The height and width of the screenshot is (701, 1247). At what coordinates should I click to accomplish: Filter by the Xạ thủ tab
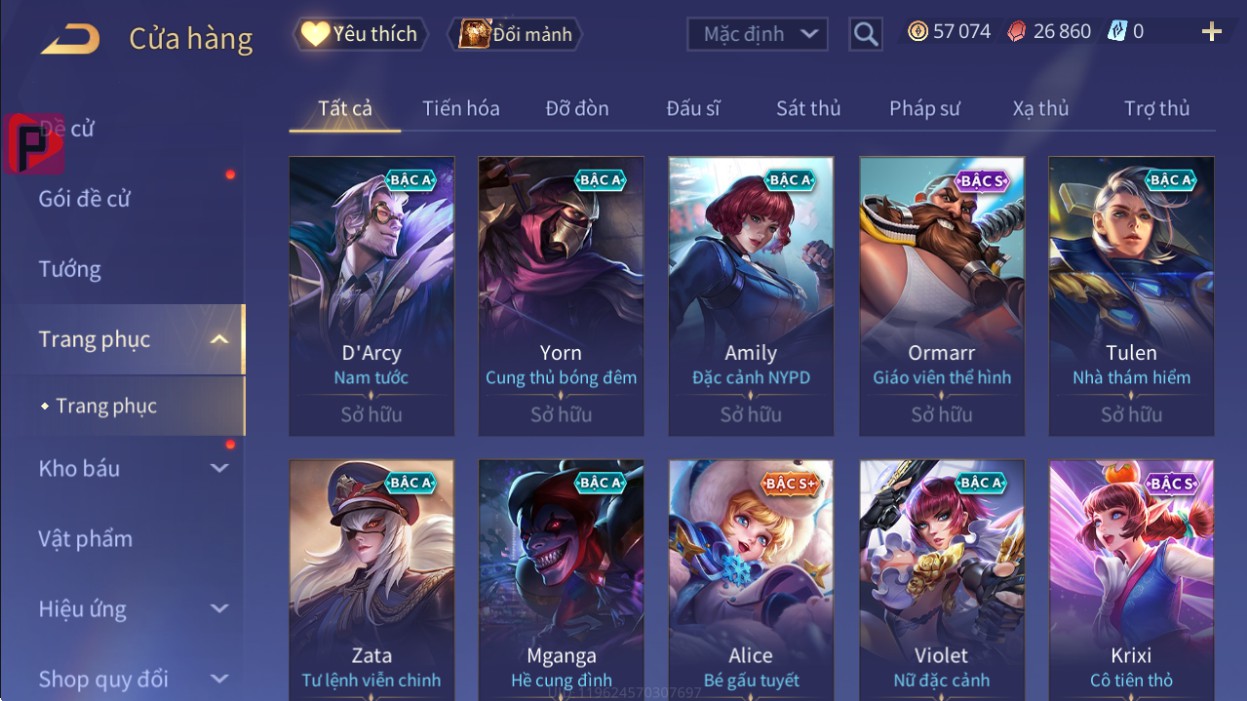click(x=1040, y=108)
